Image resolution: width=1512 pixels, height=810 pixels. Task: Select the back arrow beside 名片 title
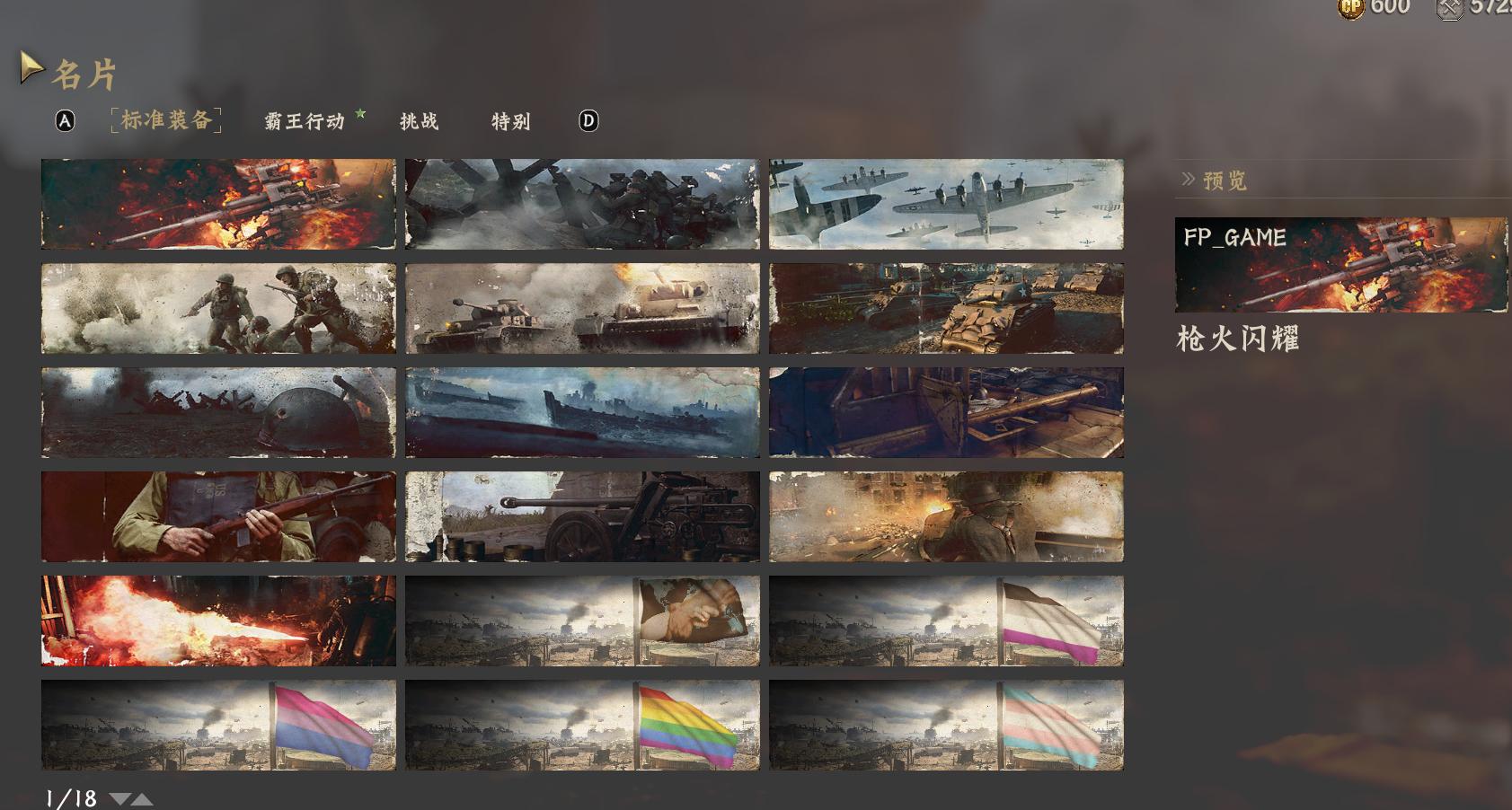(31, 68)
